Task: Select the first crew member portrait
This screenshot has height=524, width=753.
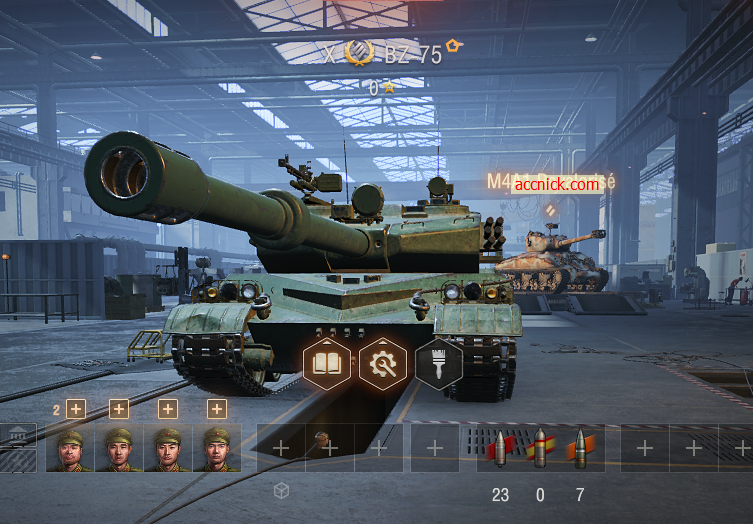Action: (x=70, y=448)
